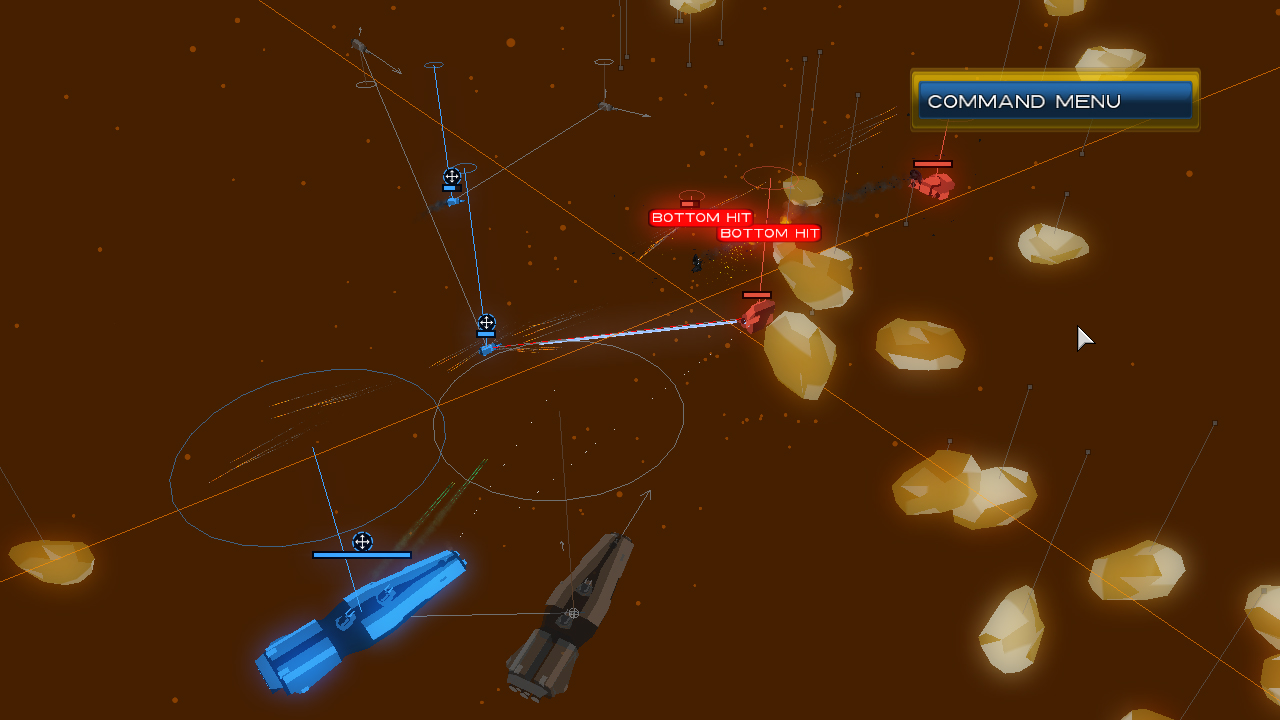Select the crosshair icon above the blue cruiser
Image resolution: width=1280 pixels, height=720 pixels.
point(363,541)
